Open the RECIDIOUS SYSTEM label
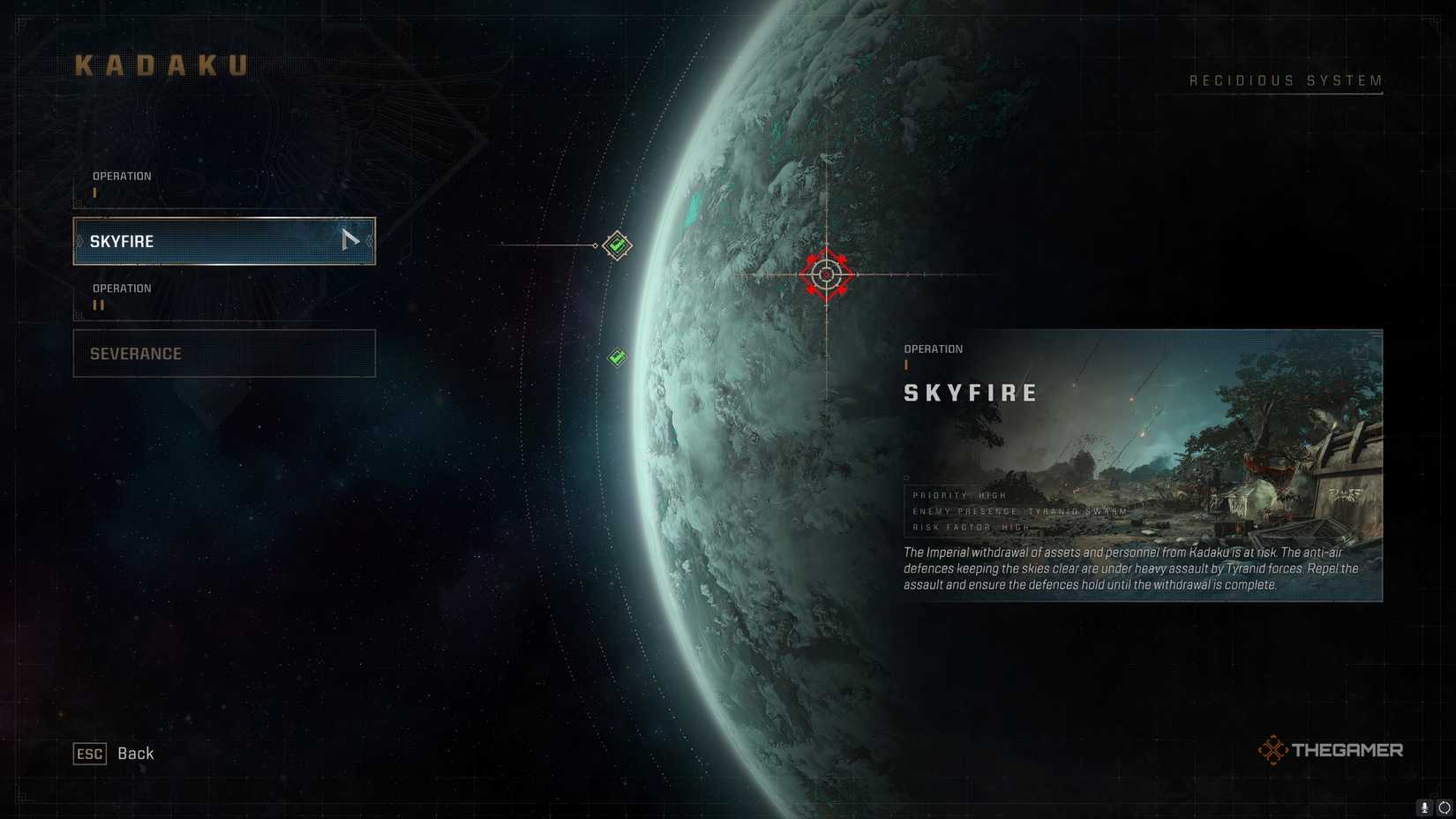 click(x=1285, y=79)
